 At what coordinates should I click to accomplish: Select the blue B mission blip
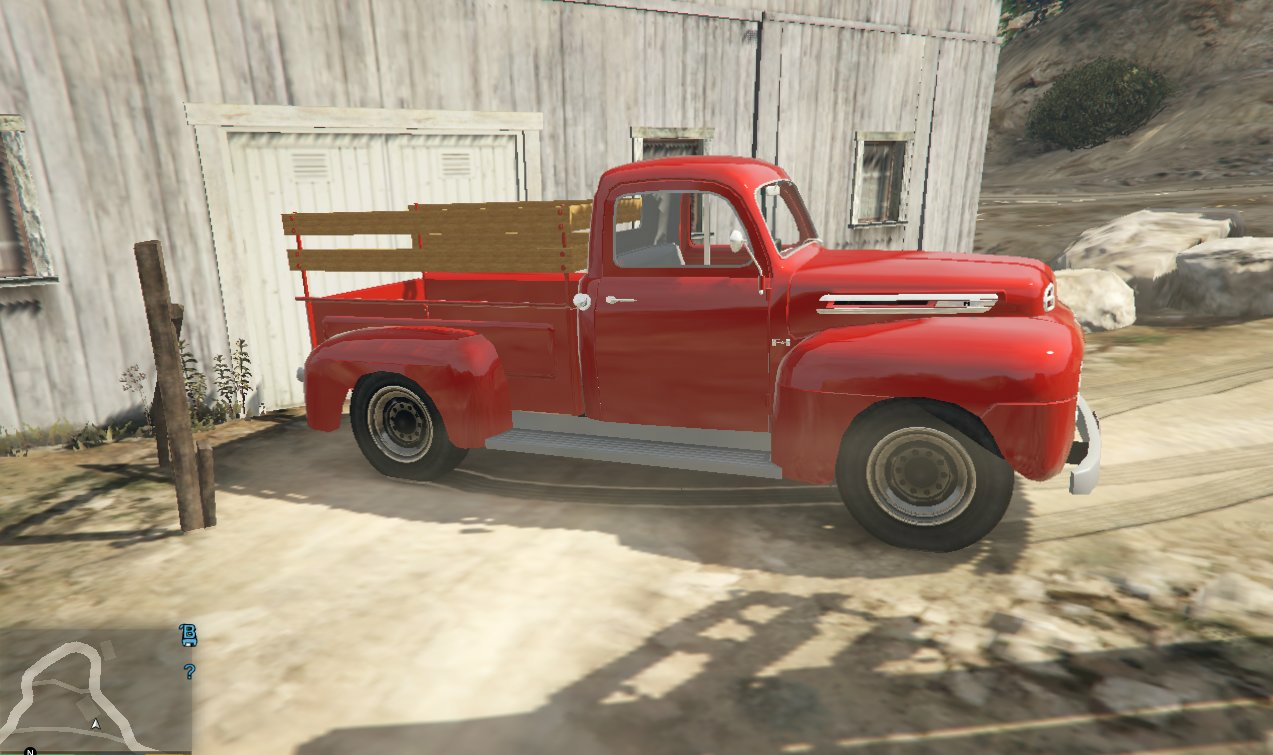click(187, 635)
